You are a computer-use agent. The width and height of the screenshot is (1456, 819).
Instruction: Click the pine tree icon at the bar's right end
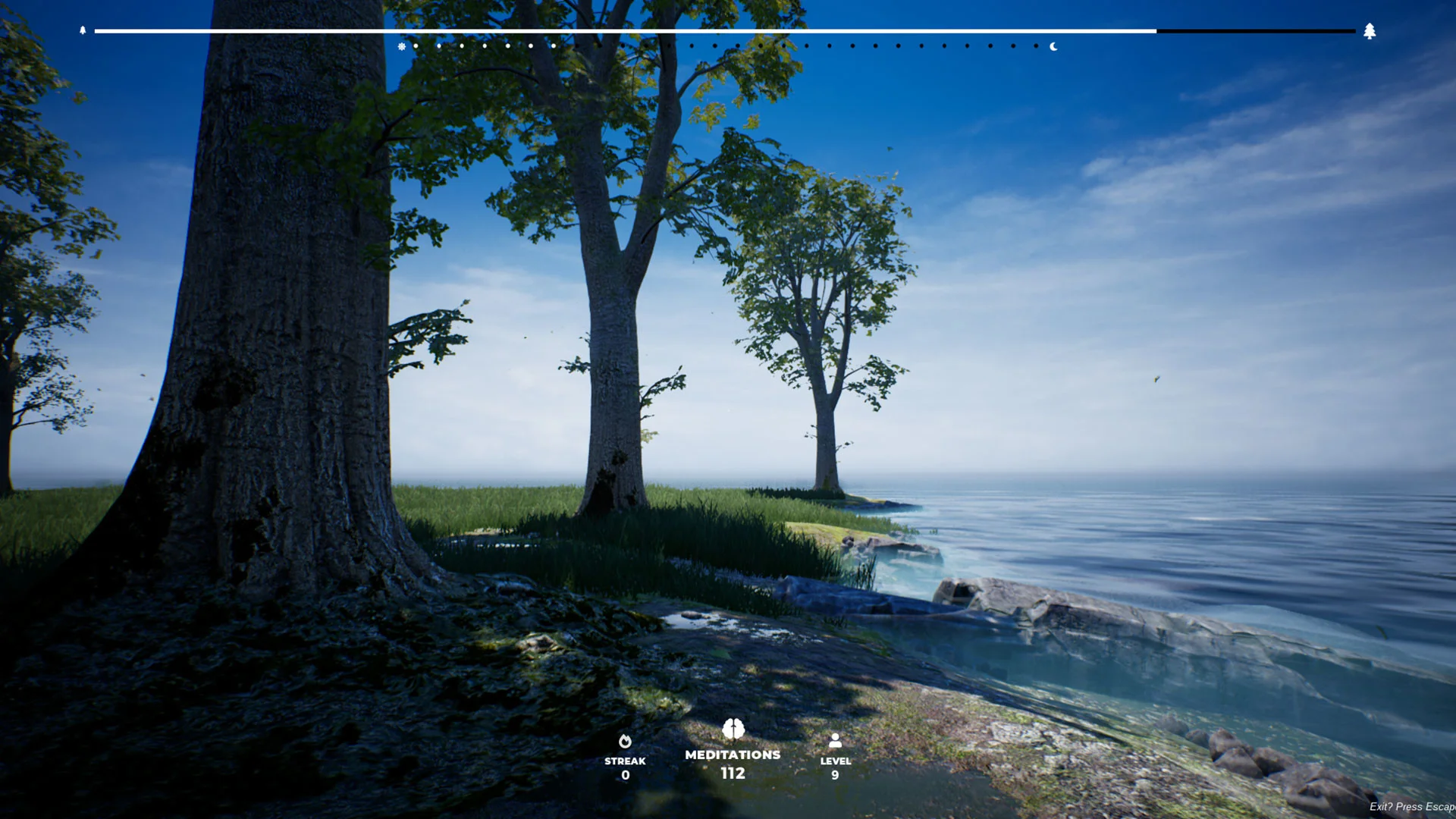[x=1370, y=31]
